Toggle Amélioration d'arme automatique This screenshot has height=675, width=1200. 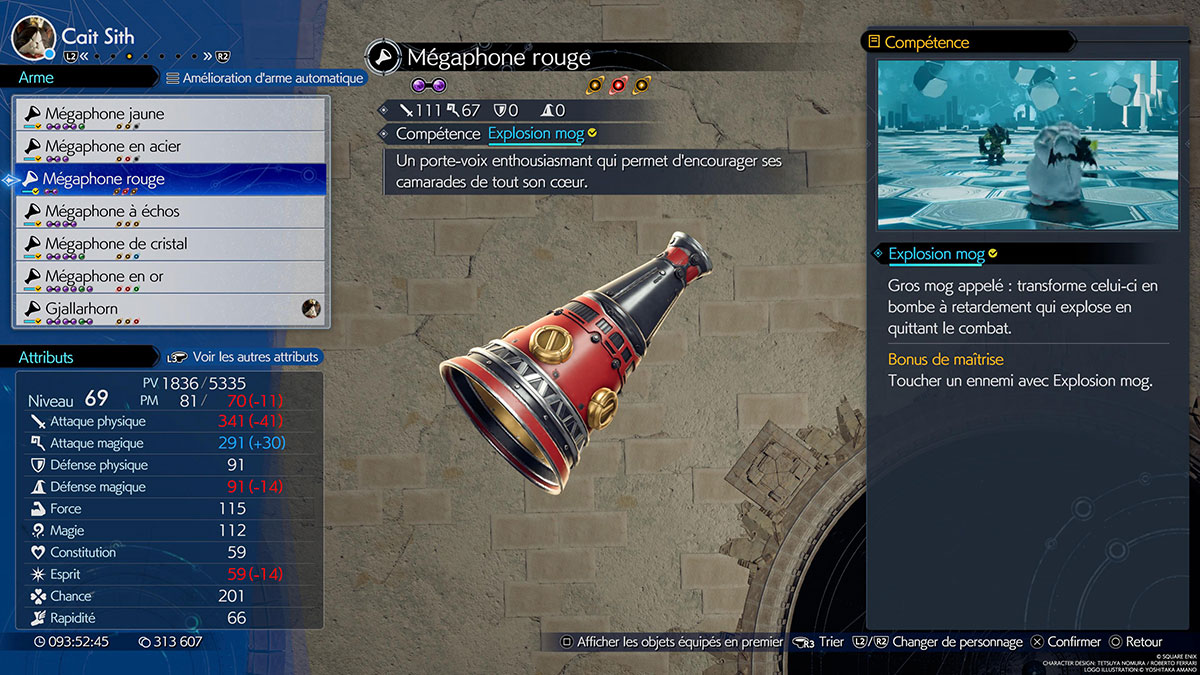pos(265,77)
